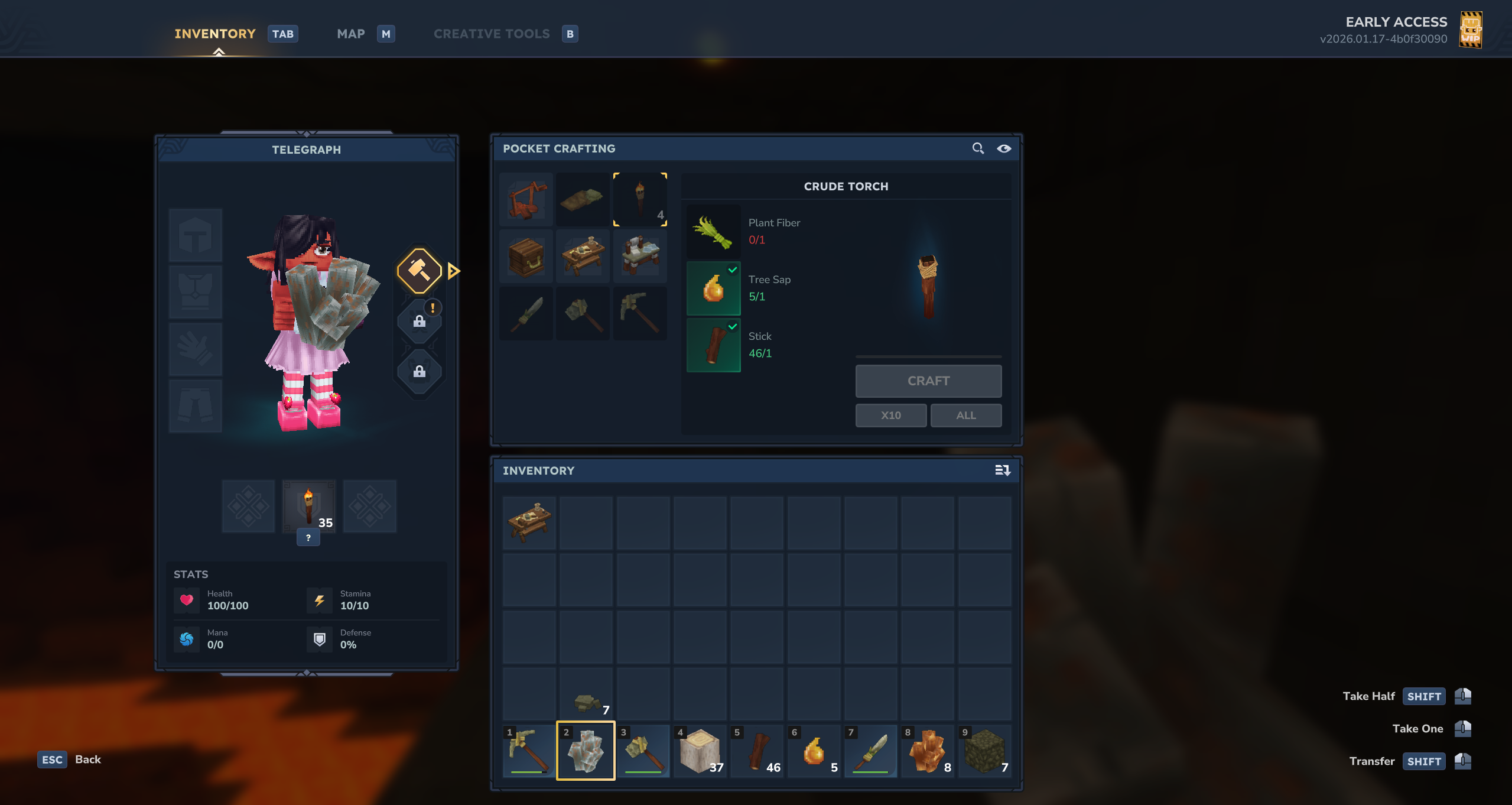Click the empty helmet equipment slot
This screenshot has height=805, width=1512.
[x=196, y=235]
